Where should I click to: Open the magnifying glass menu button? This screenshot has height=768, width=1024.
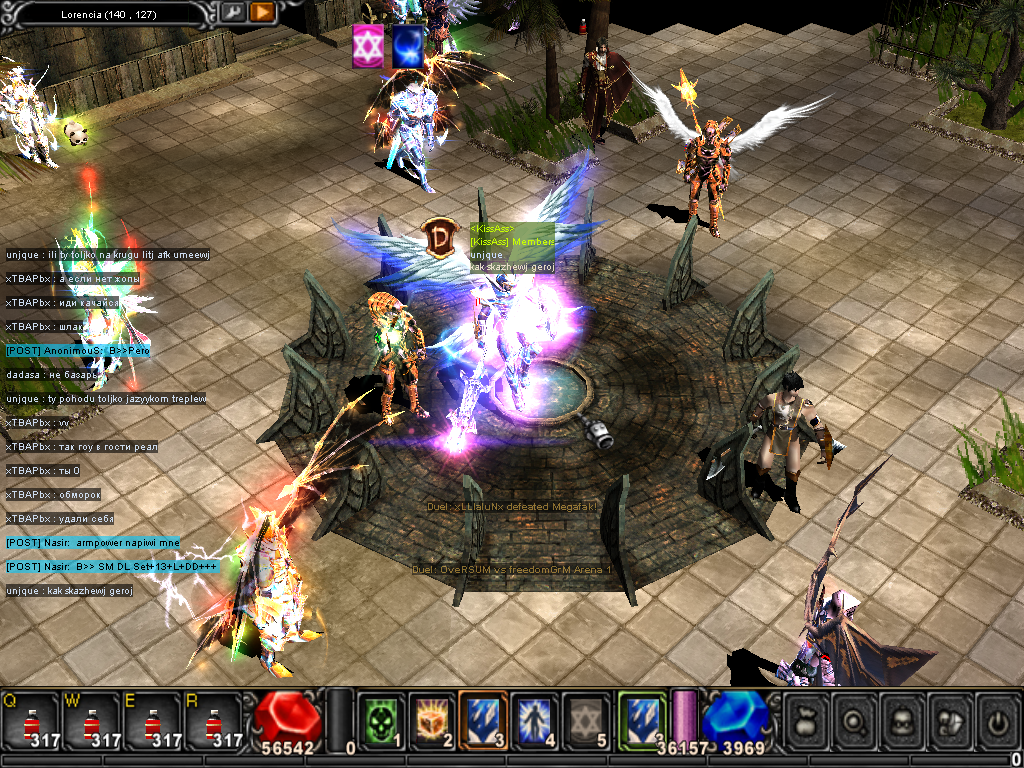click(854, 721)
